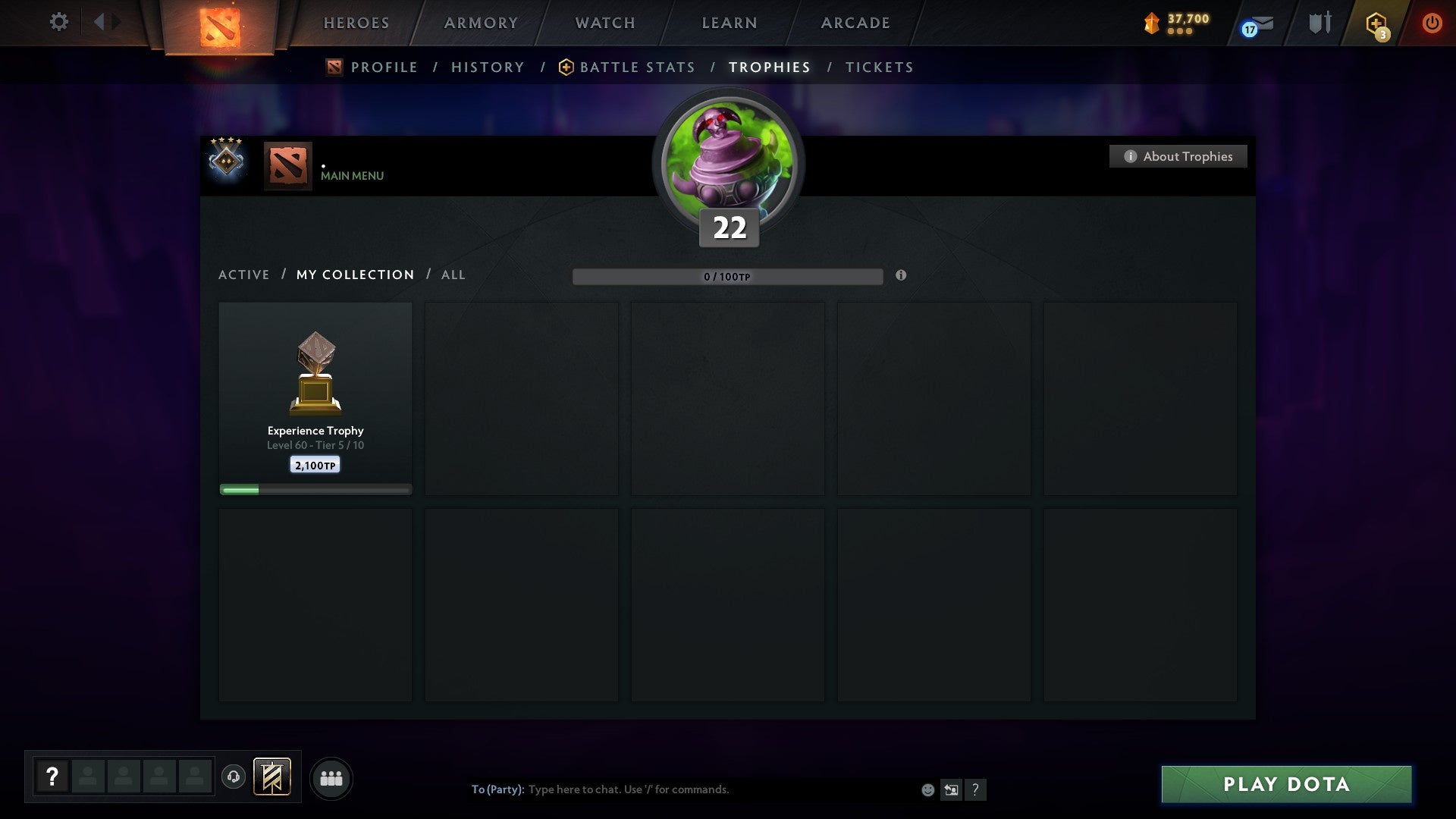Screen dimensions: 1456x819
Task: Click the Experience Trophy progress bar
Action: 315,489
